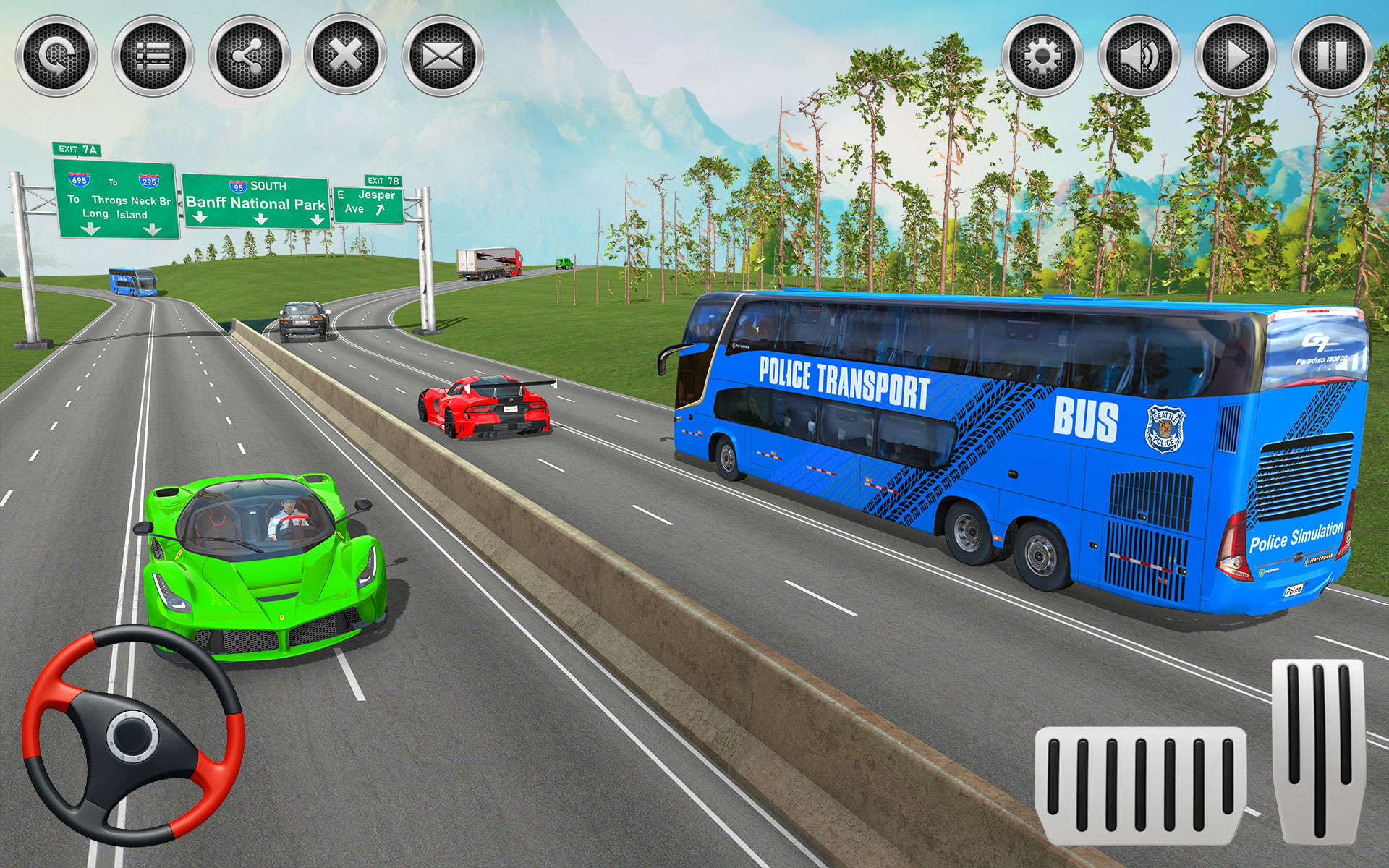Open the level list menu

(153, 54)
